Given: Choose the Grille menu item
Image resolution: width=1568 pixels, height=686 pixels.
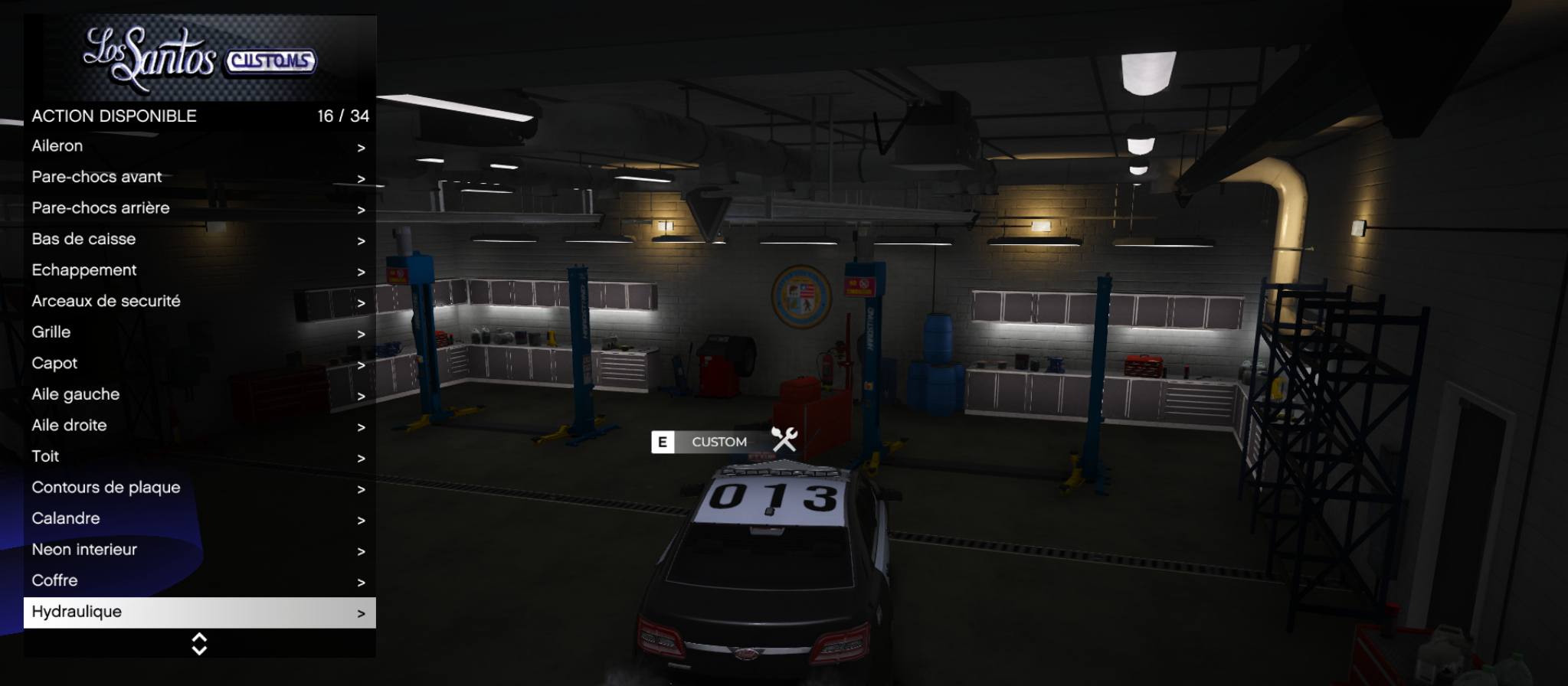Looking at the screenshot, I should [x=199, y=332].
